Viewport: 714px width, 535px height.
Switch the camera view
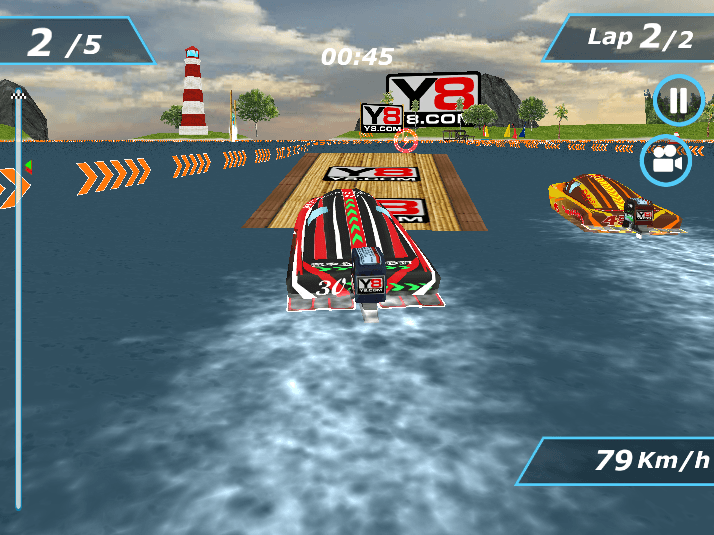click(665, 160)
